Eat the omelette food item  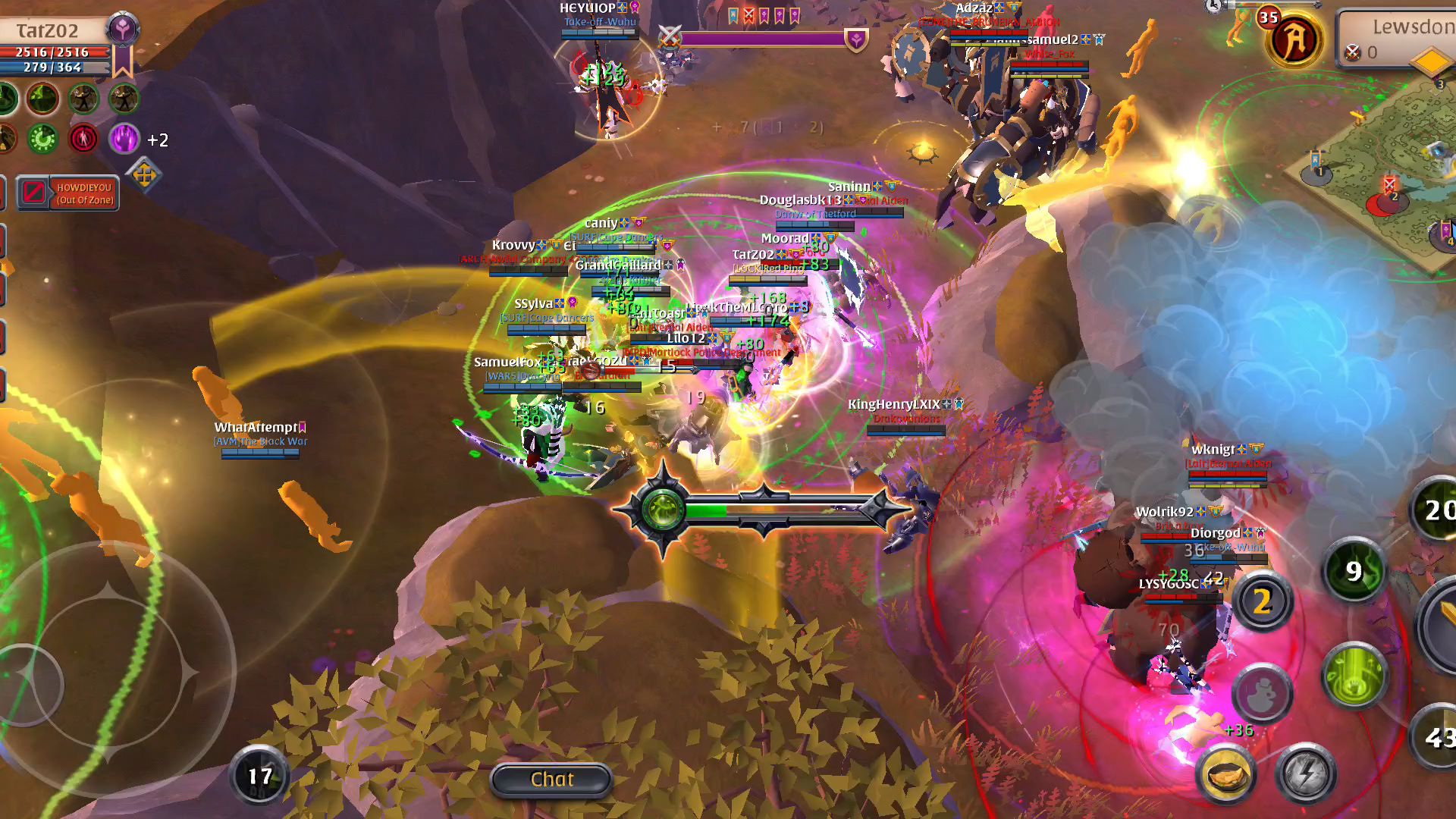point(1226,775)
